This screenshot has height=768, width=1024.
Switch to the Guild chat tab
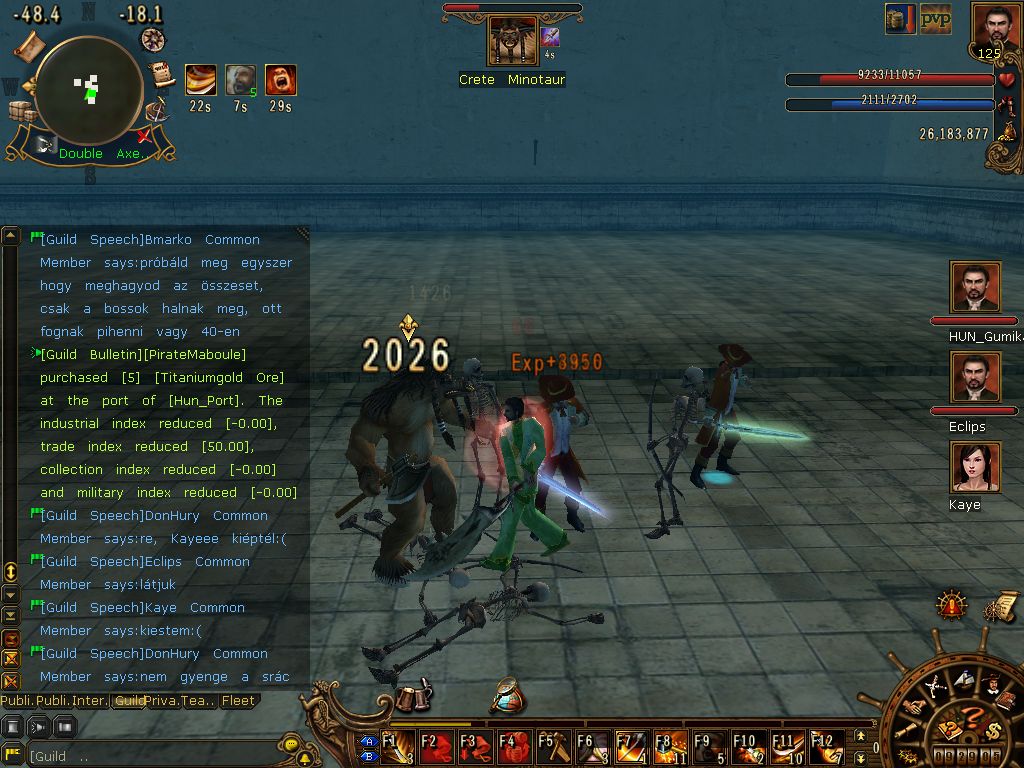click(x=128, y=701)
